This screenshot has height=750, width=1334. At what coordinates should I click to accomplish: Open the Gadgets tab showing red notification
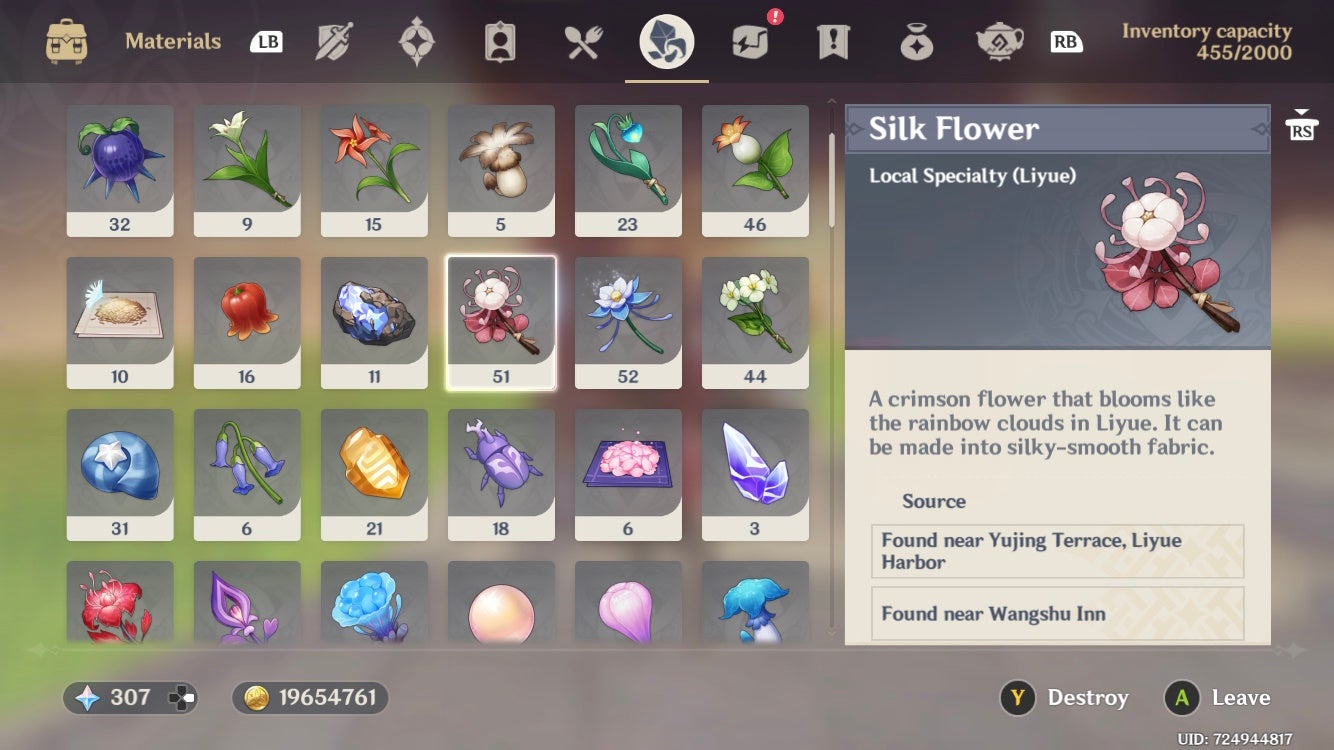[x=749, y=42]
